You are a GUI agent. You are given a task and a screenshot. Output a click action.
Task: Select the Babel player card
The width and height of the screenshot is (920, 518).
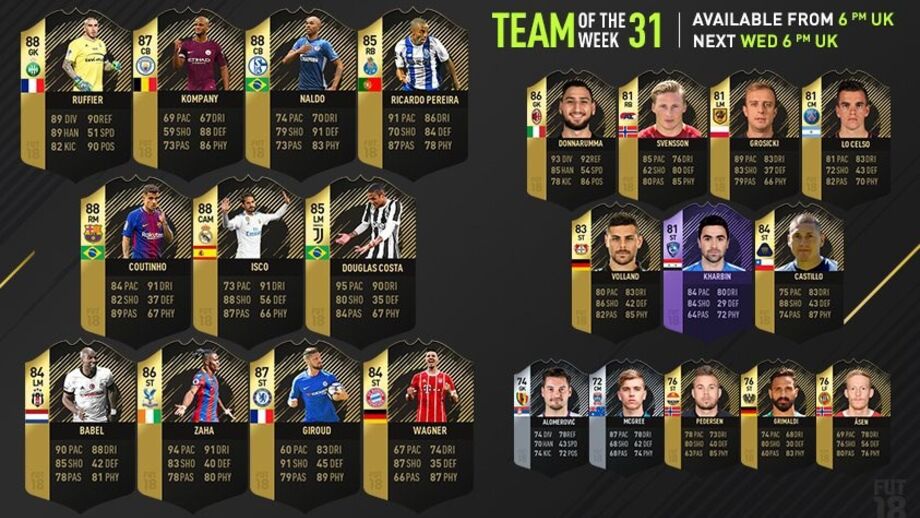tap(75, 425)
